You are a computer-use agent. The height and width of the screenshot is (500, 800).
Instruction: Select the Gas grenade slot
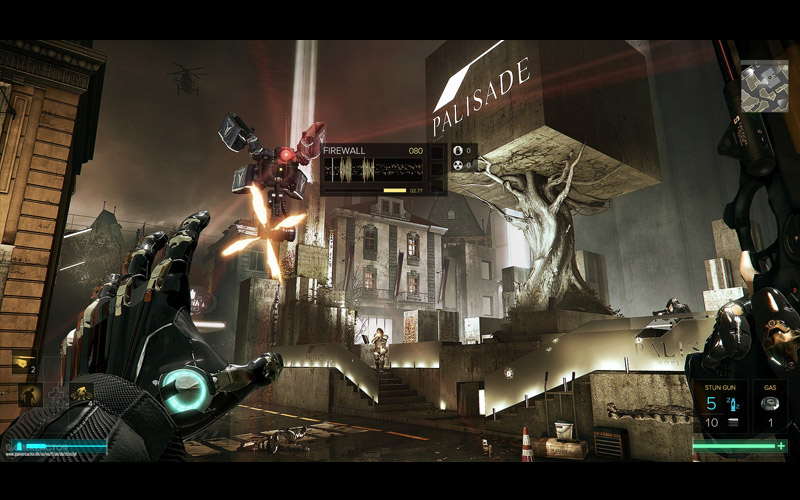(x=769, y=406)
